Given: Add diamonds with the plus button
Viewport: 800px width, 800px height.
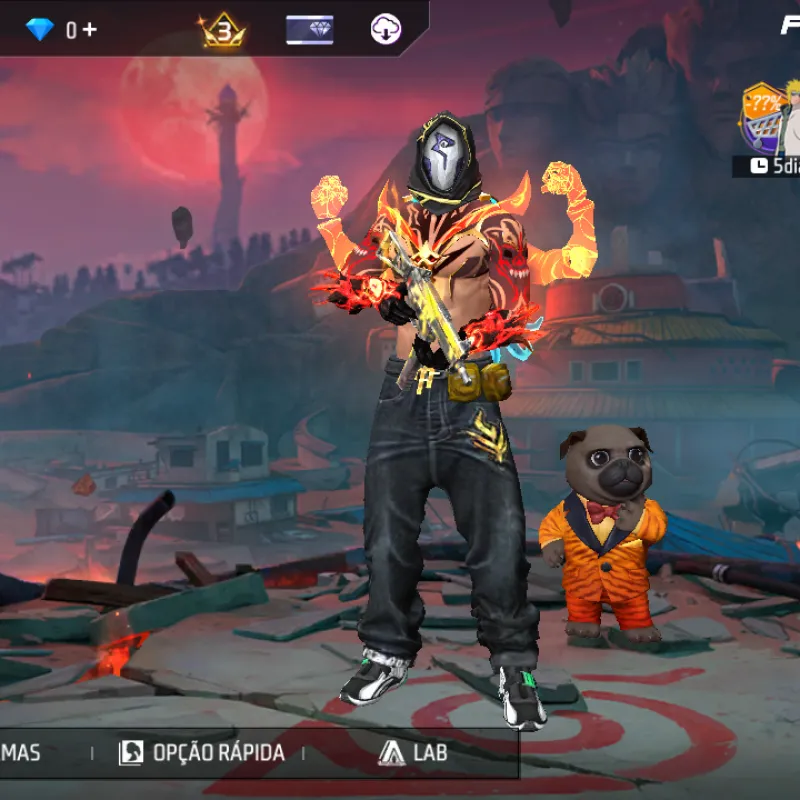Looking at the screenshot, I should click(x=89, y=30).
